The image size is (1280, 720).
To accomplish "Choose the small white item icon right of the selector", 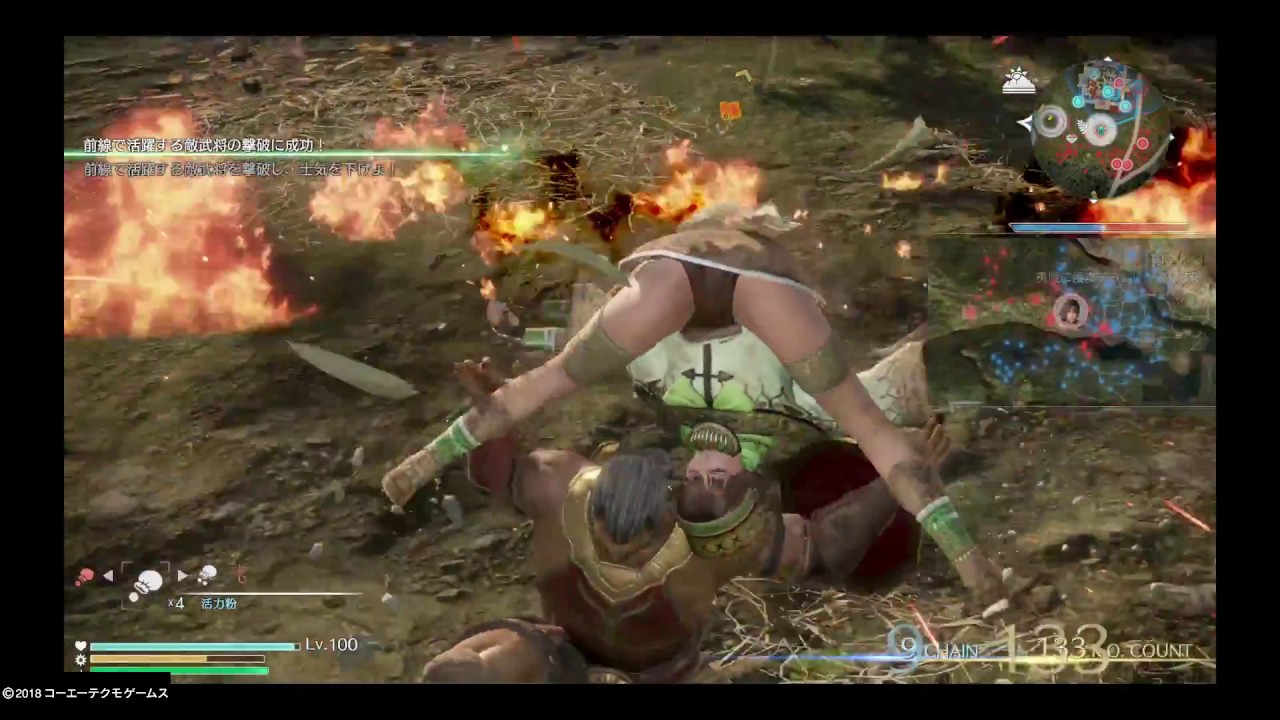I will (207, 574).
